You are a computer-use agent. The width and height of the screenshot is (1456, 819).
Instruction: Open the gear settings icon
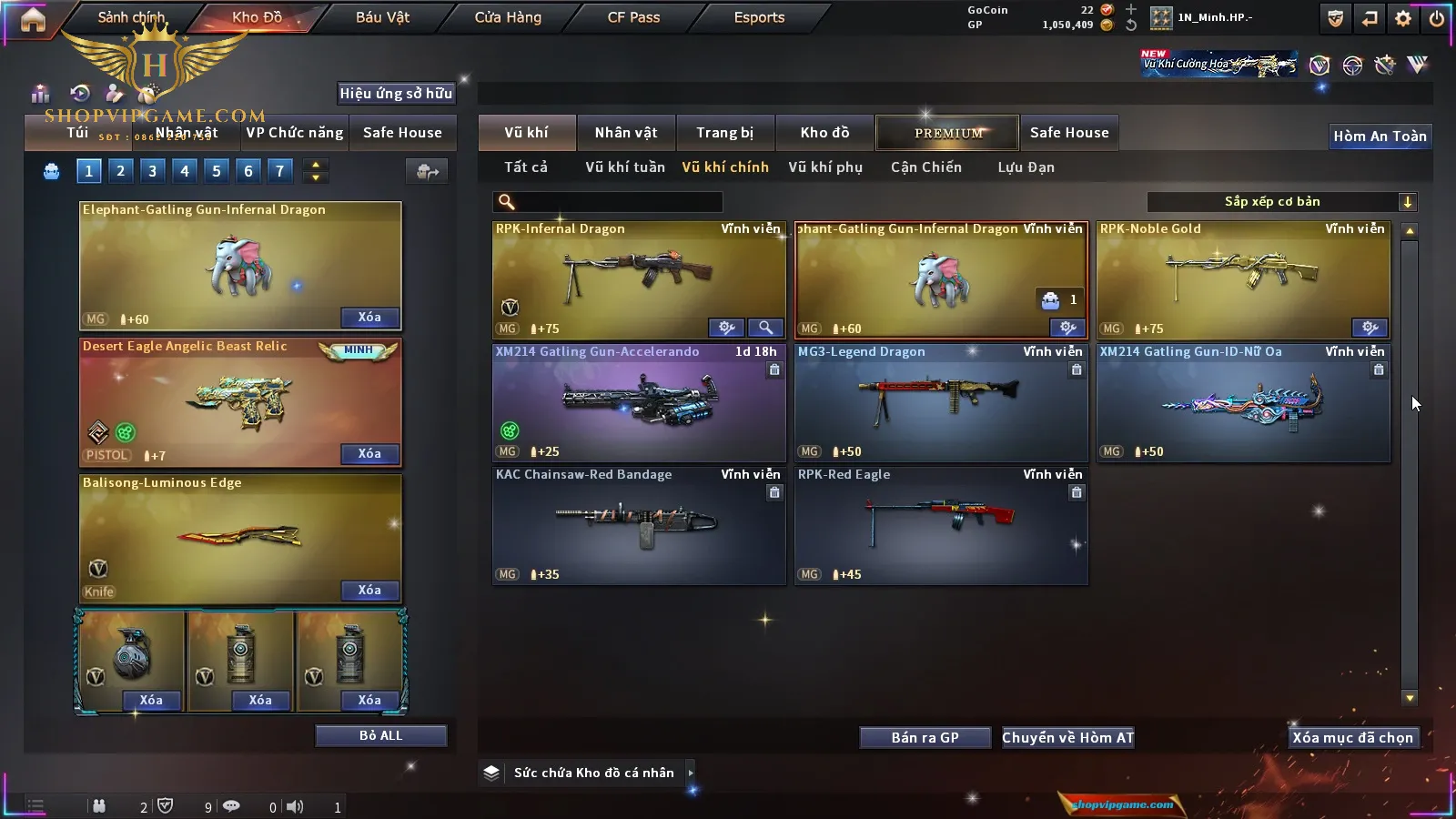click(1403, 18)
